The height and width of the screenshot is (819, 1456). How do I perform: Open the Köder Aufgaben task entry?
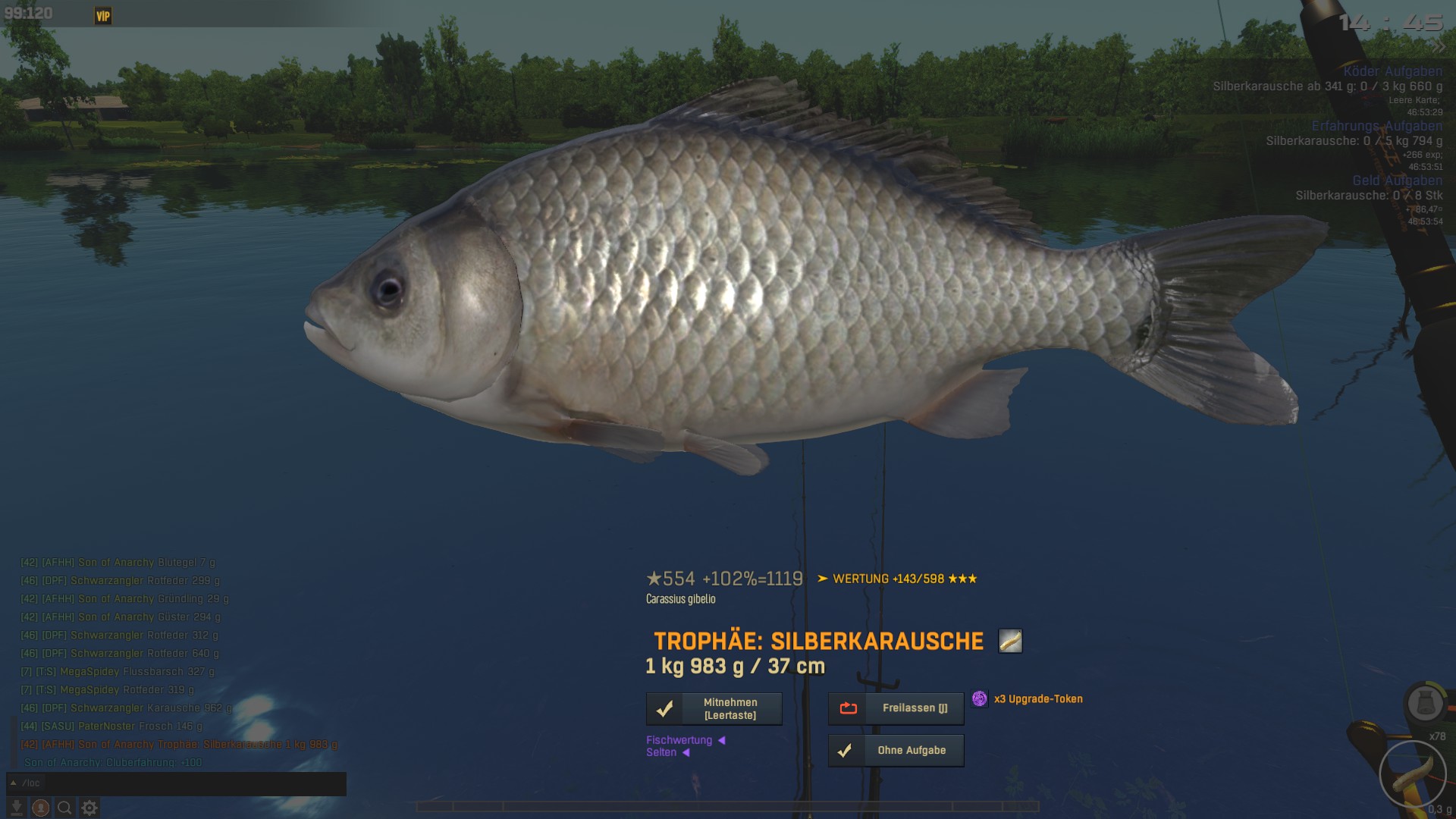click(x=1392, y=72)
